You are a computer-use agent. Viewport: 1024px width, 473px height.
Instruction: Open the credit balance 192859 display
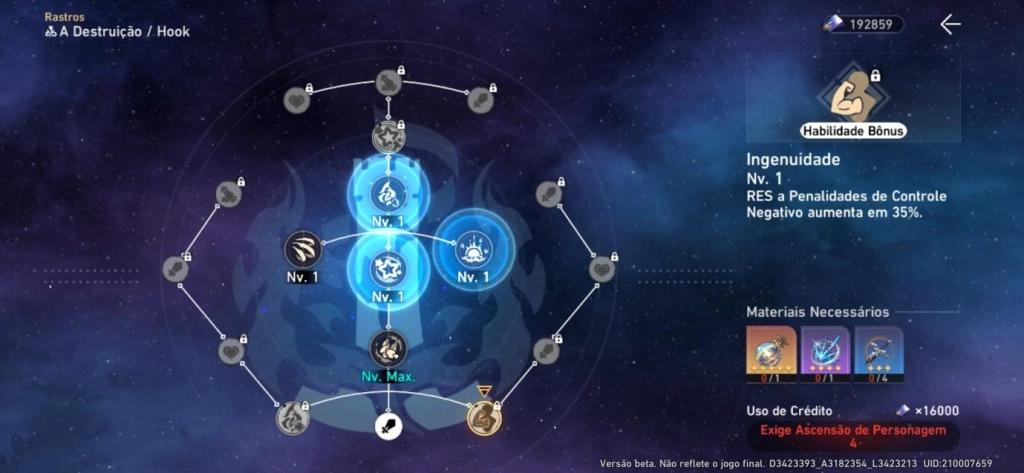863,24
